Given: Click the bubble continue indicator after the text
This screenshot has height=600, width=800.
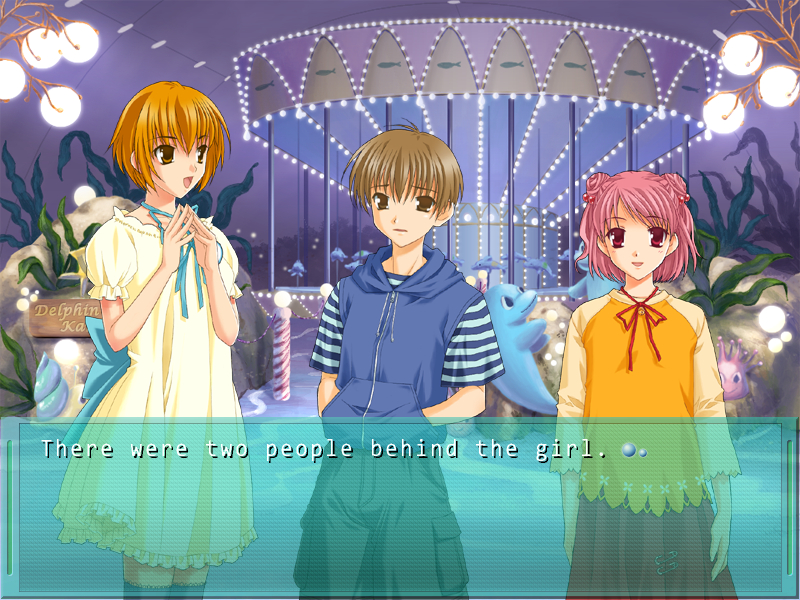Looking at the screenshot, I should (x=632, y=451).
